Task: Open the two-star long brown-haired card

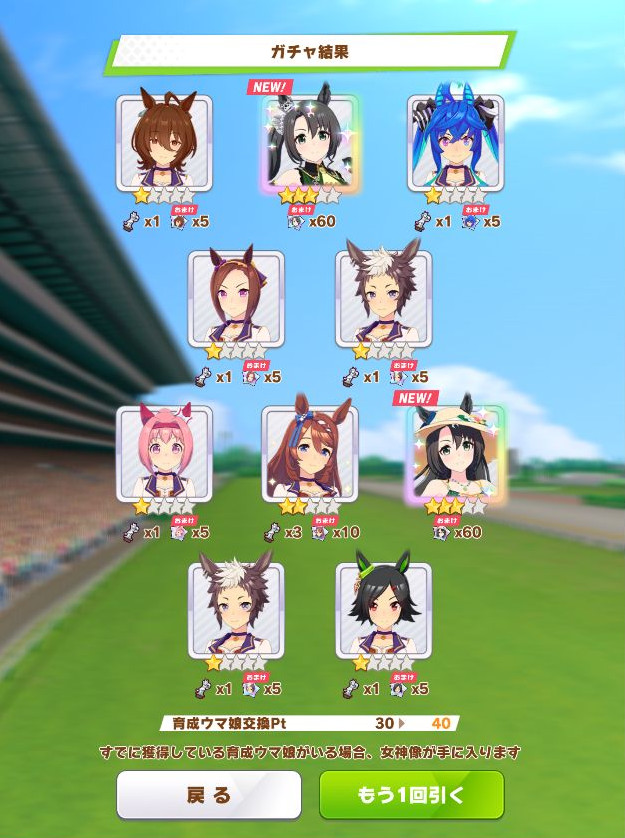Action: (x=310, y=453)
